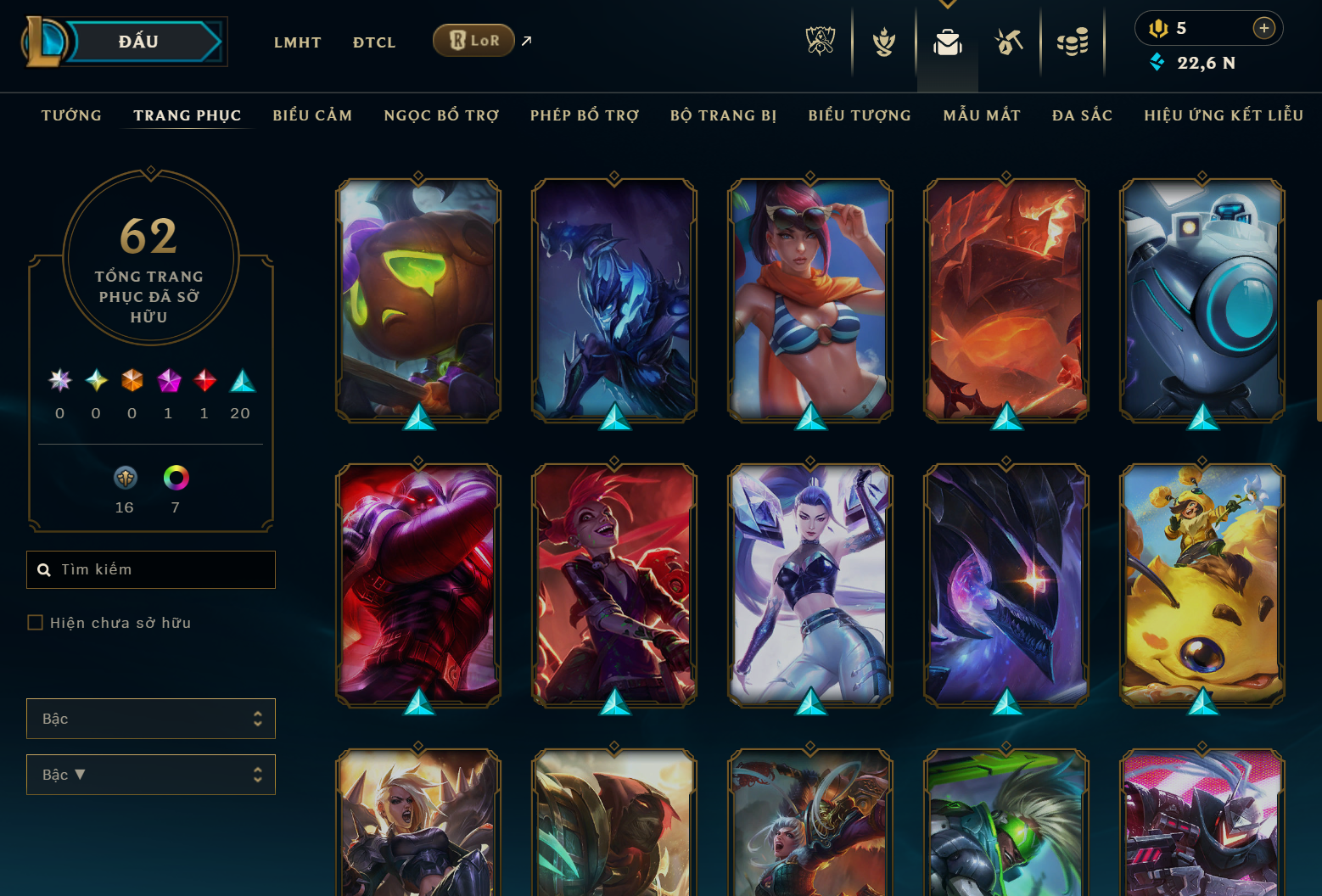Switch to the TƯỚNG tab
The height and width of the screenshot is (896, 1322).
pos(71,115)
